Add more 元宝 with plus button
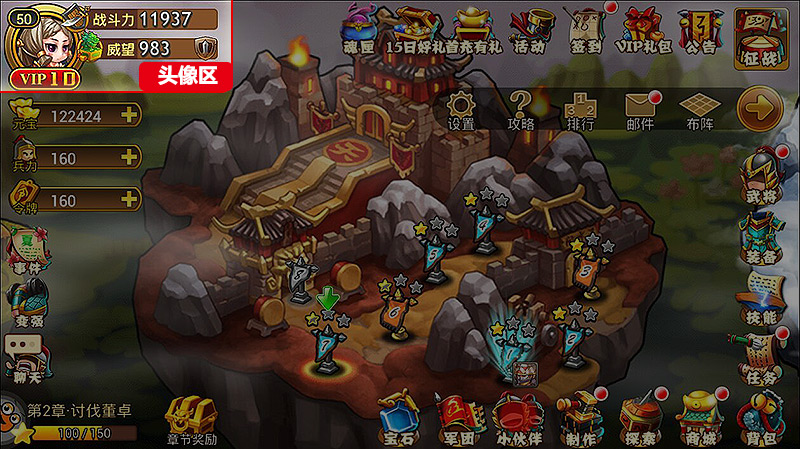 (x=129, y=115)
